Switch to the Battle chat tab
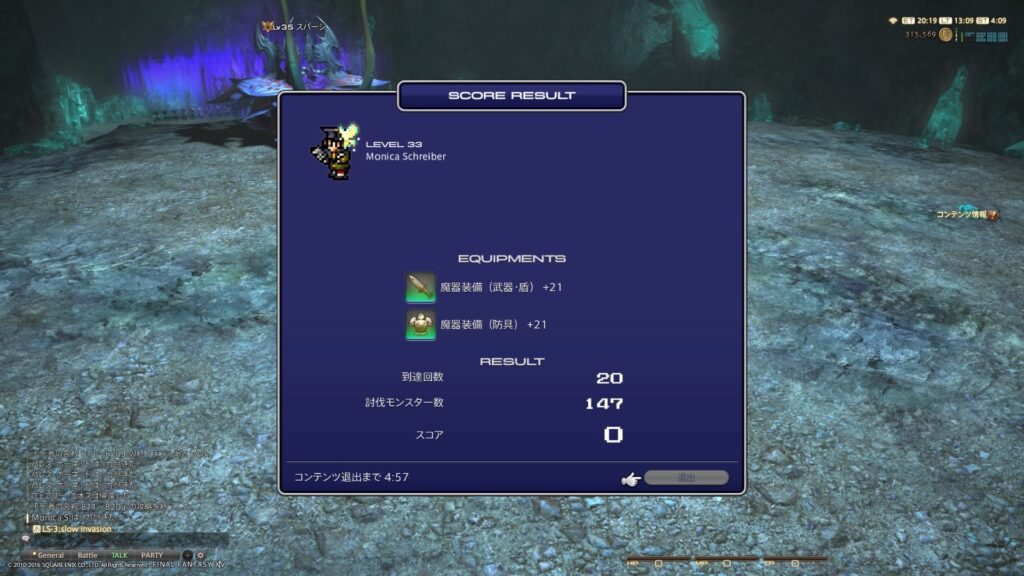1024x576 pixels. click(x=88, y=555)
